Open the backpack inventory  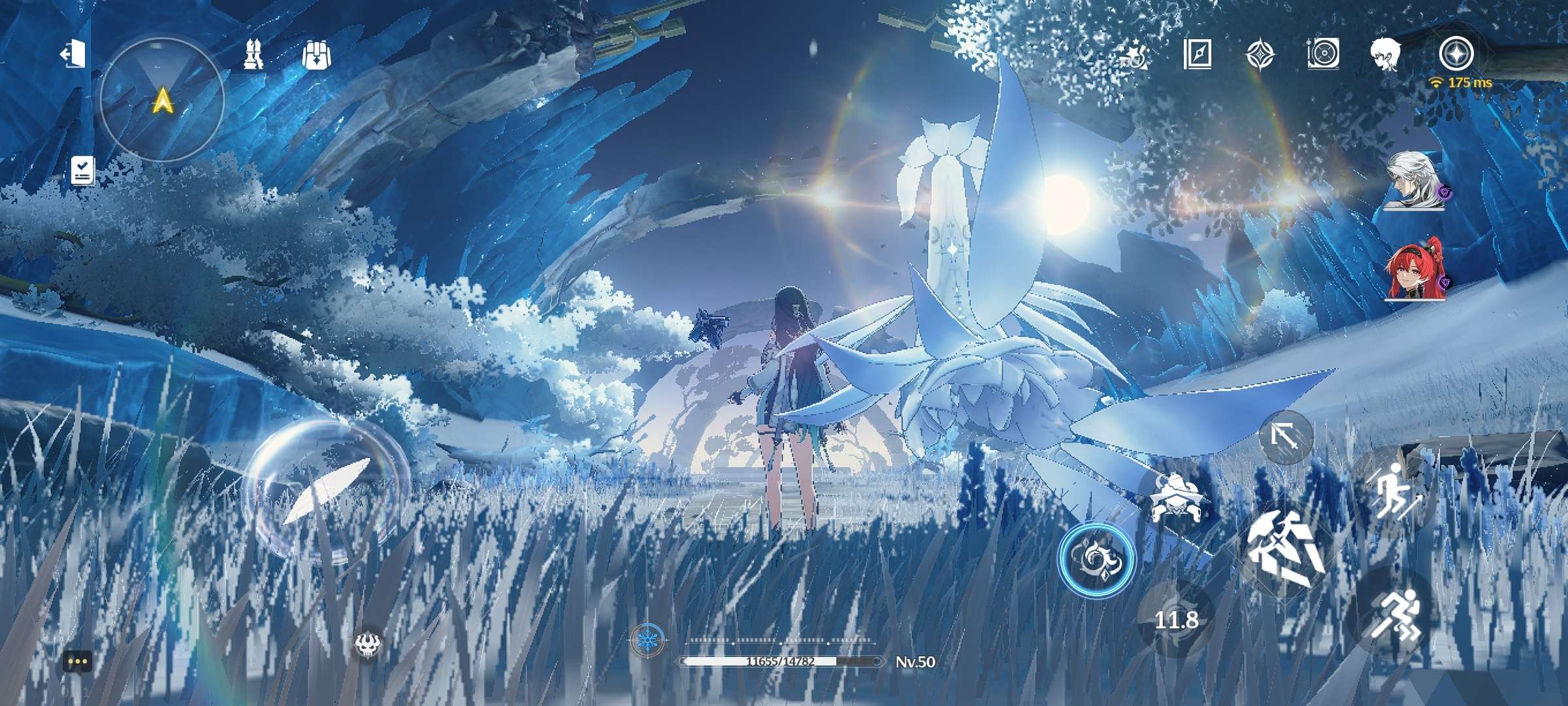[x=317, y=55]
